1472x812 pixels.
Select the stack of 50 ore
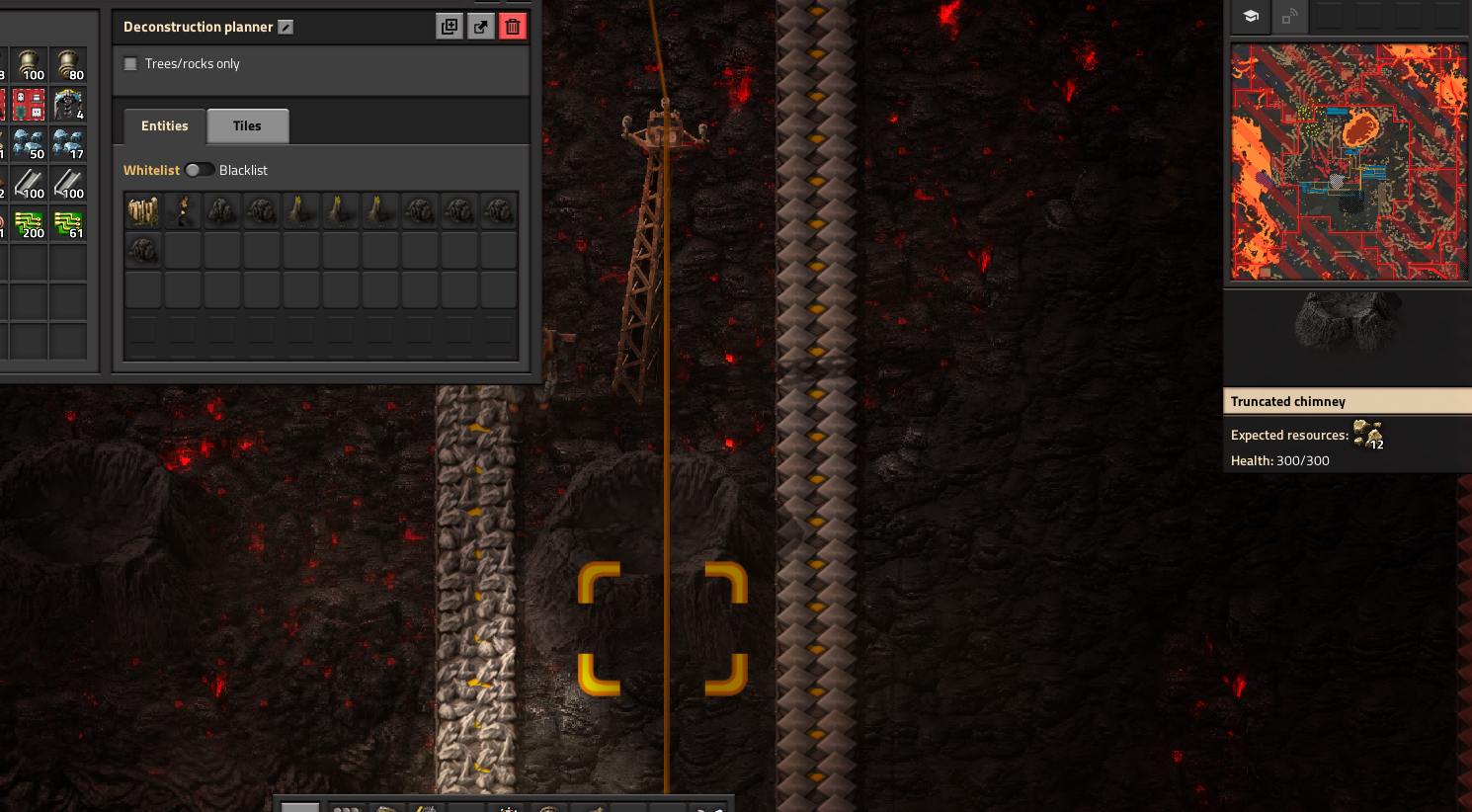point(29,144)
